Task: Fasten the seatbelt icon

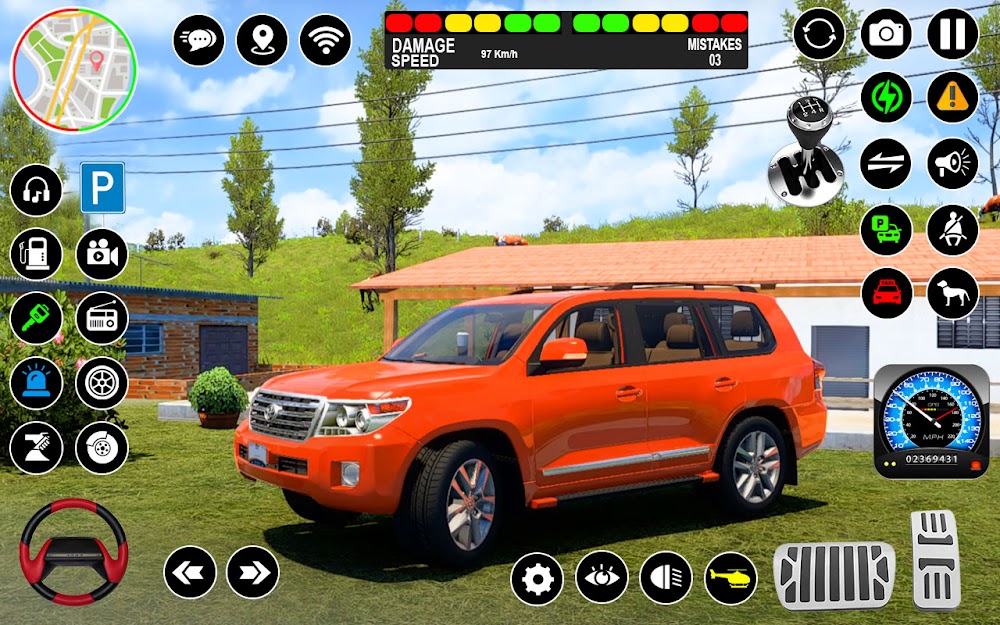Action: click(x=952, y=229)
